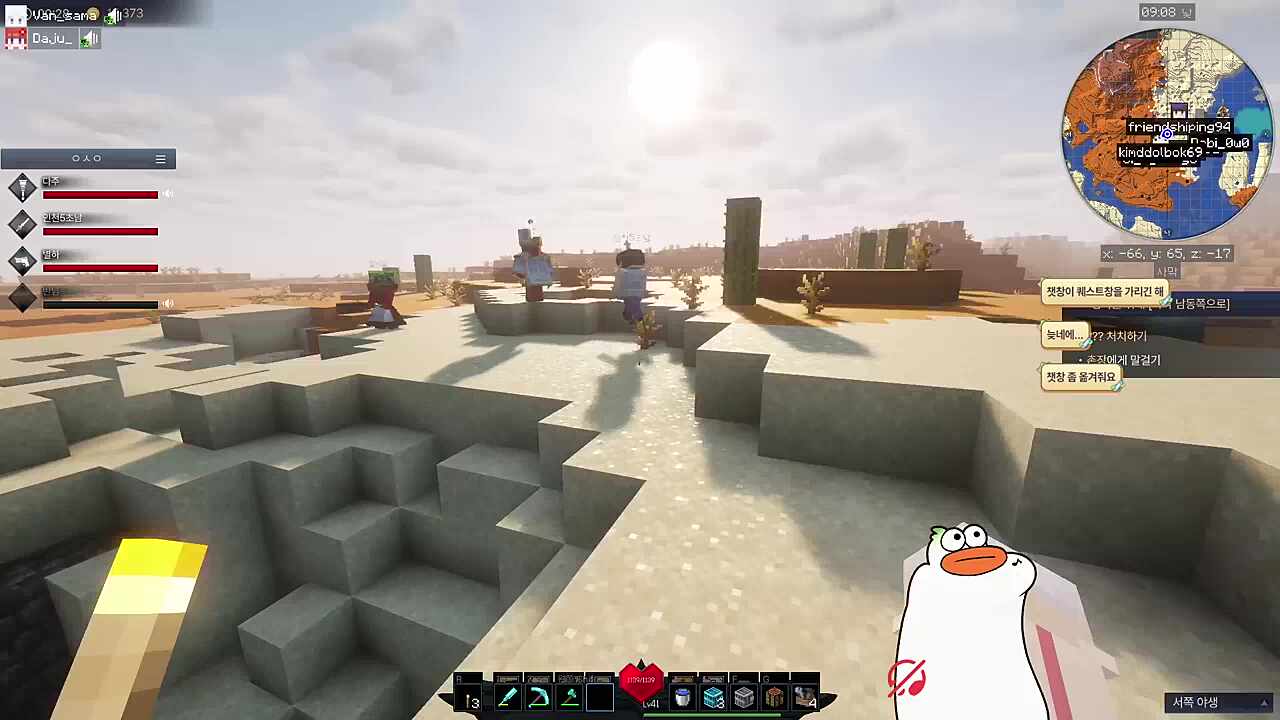Choose the water bucket hotbar slot
The image size is (1280, 720).
click(682, 698)
